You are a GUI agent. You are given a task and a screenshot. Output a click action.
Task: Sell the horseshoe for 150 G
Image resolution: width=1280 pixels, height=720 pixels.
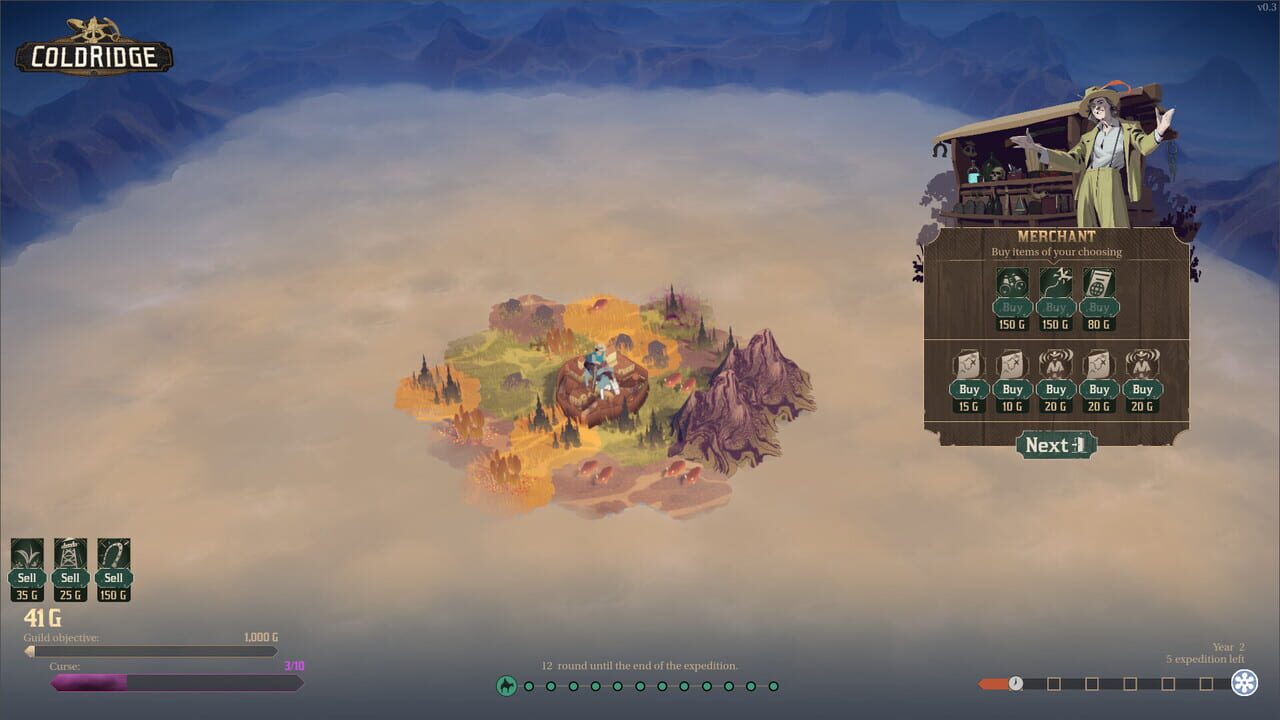(x=113, y=577)
